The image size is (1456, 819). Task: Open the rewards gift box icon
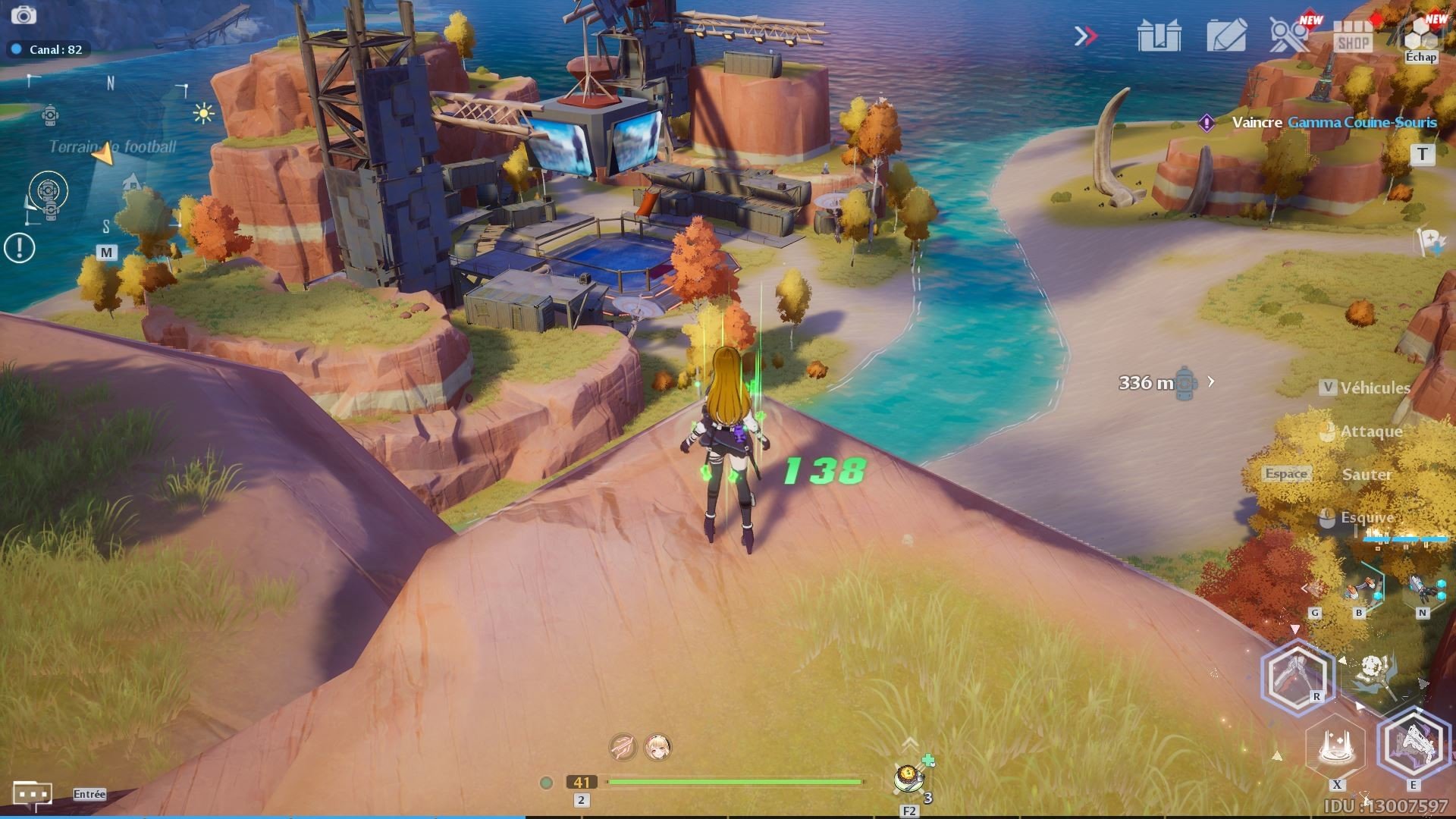coord(1160,34)
